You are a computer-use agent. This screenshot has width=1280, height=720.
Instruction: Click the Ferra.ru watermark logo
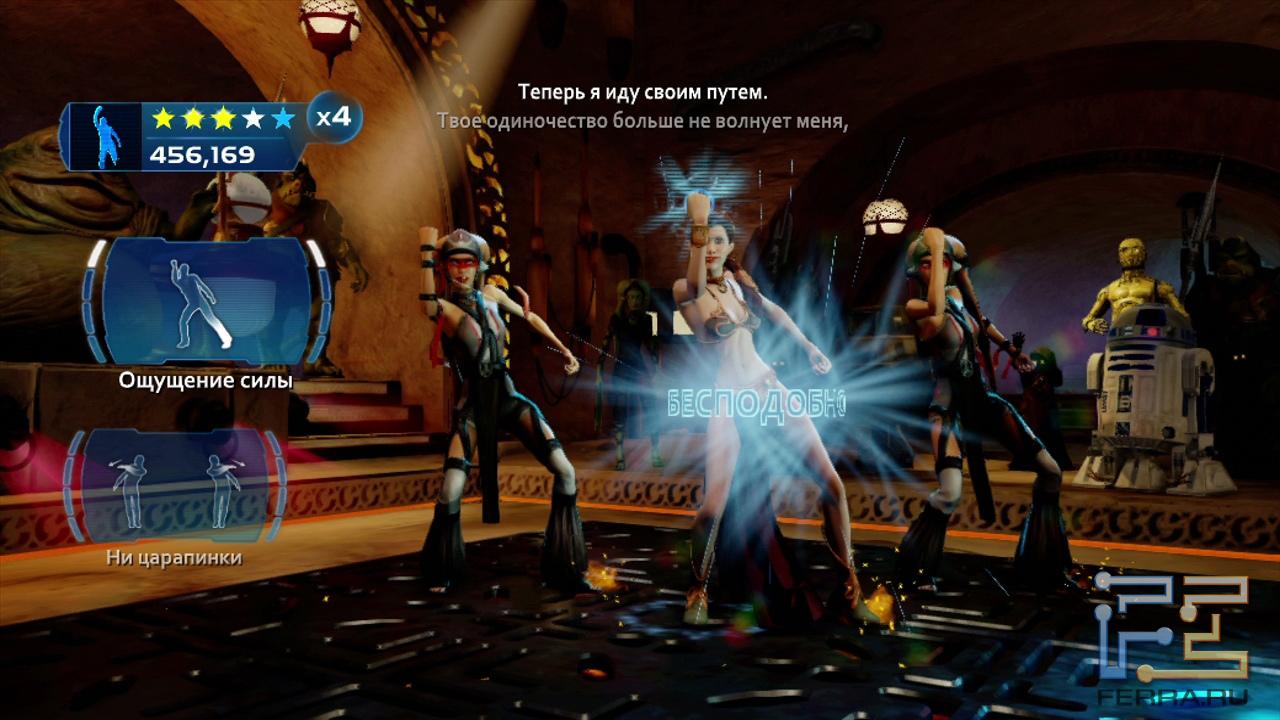pyautogui.click(x=1171, y=634)
